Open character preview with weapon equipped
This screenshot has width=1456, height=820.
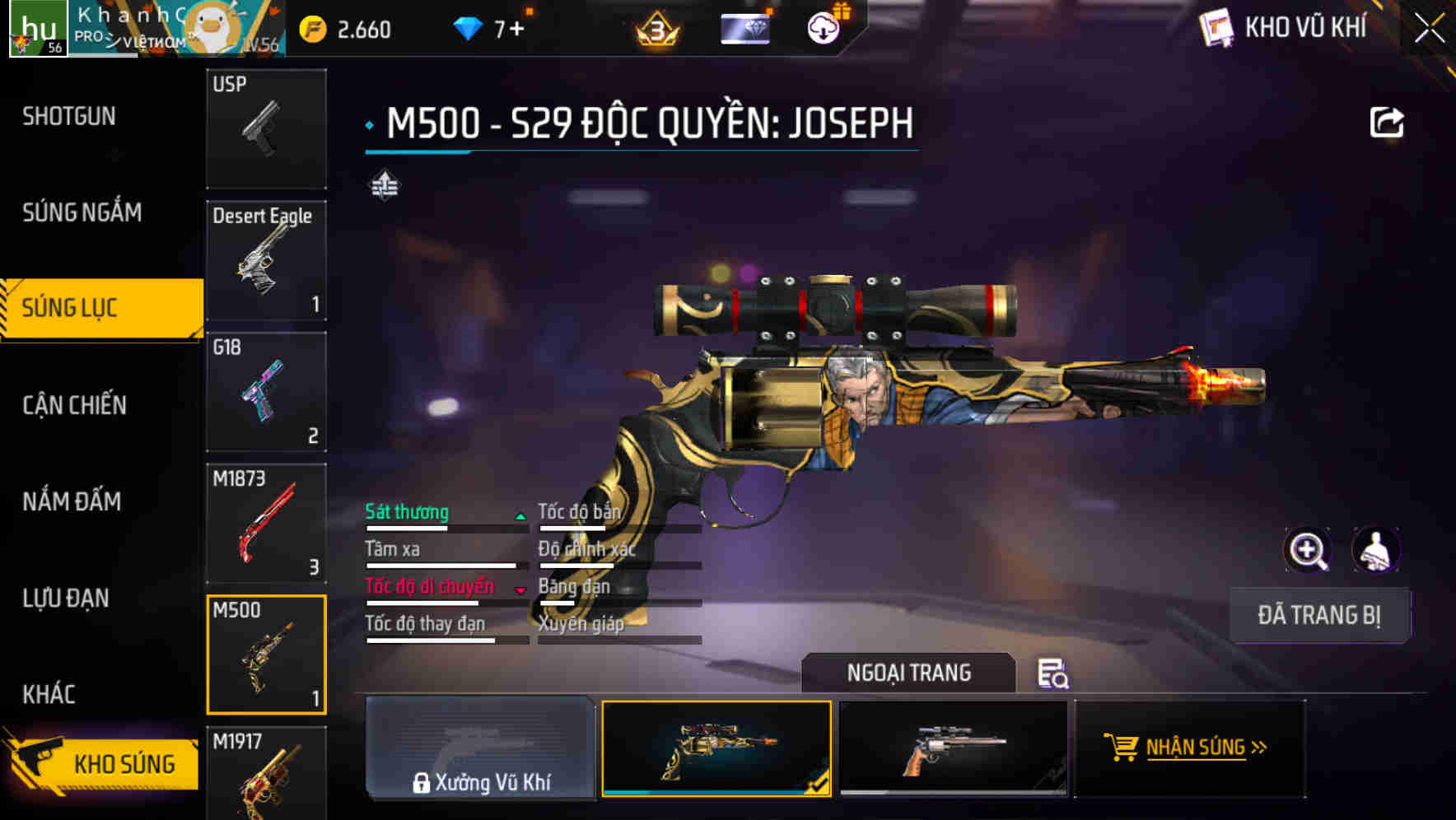point(1377,550)
